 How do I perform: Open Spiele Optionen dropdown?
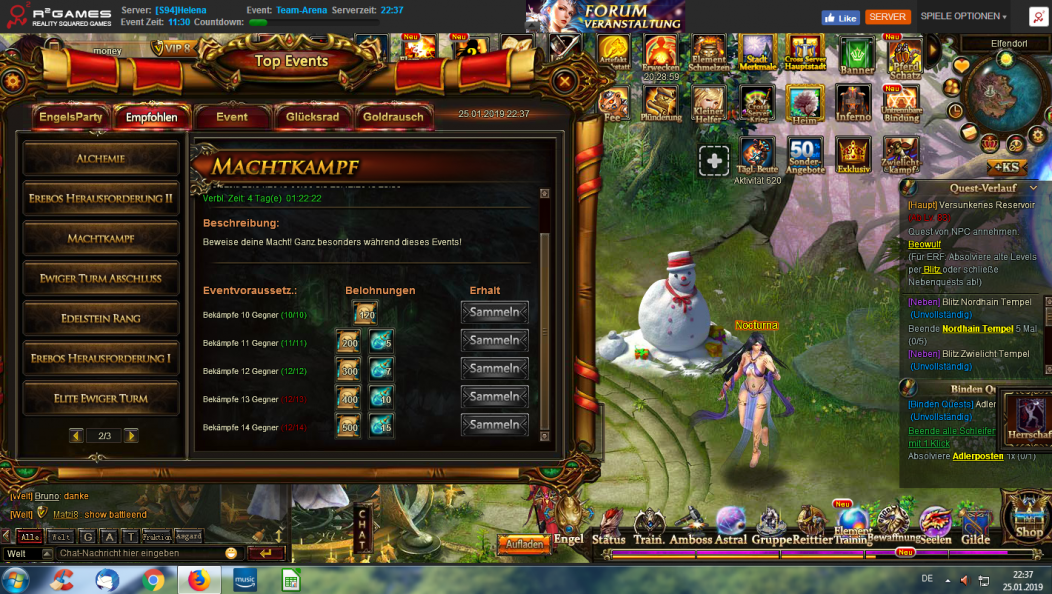[x=963, y=17]
